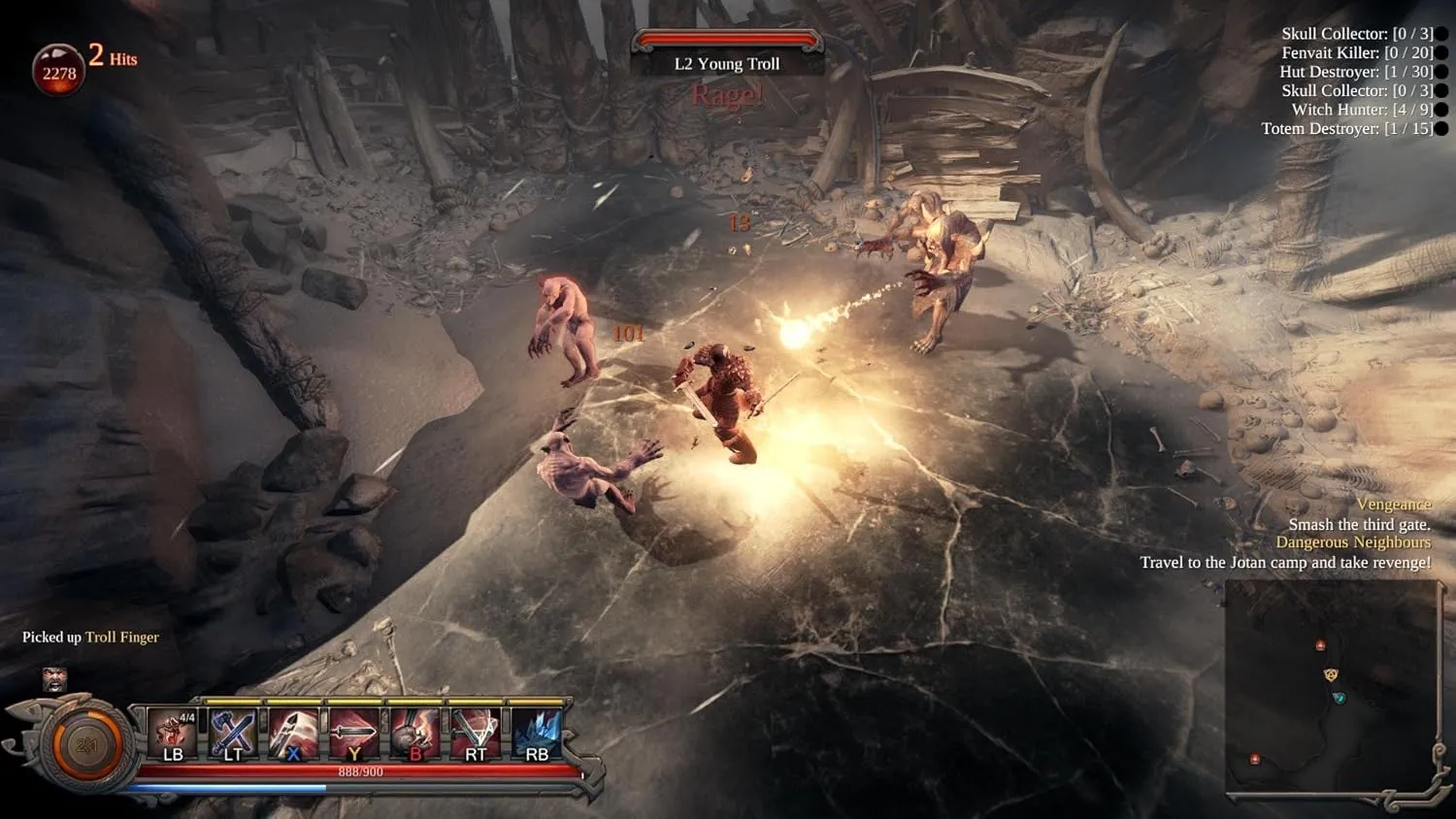The height and width of the screenshot is (819, 1456).
Task: Select the Hut Destroyer challenge entry
Action: click(1355, 72)
